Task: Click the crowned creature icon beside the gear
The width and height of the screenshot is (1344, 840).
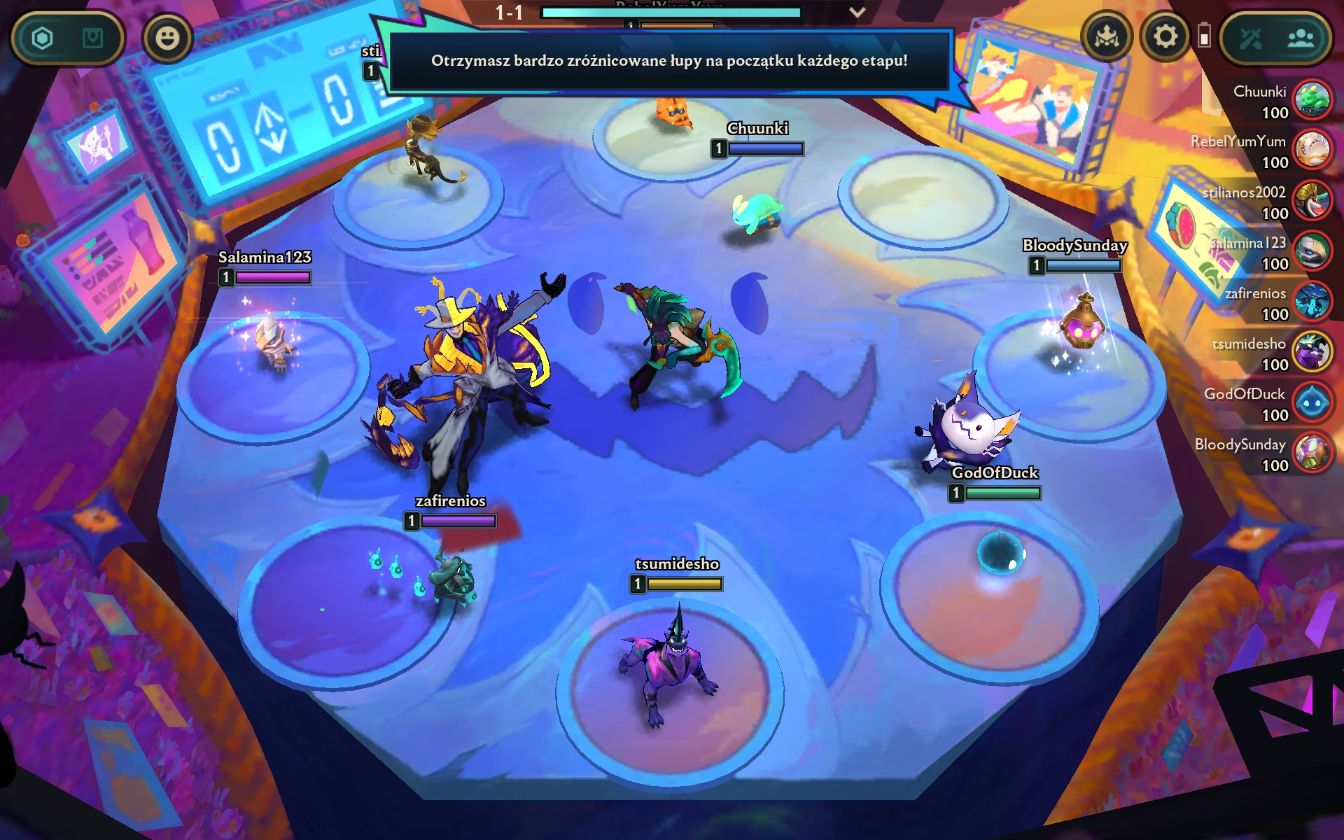Action: click(1106, 38)
